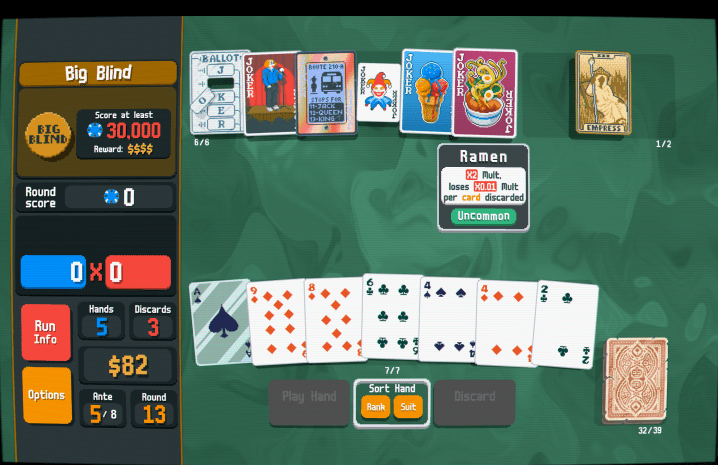
Task: Select the stage comedian joker card
Action: (270, 93)
